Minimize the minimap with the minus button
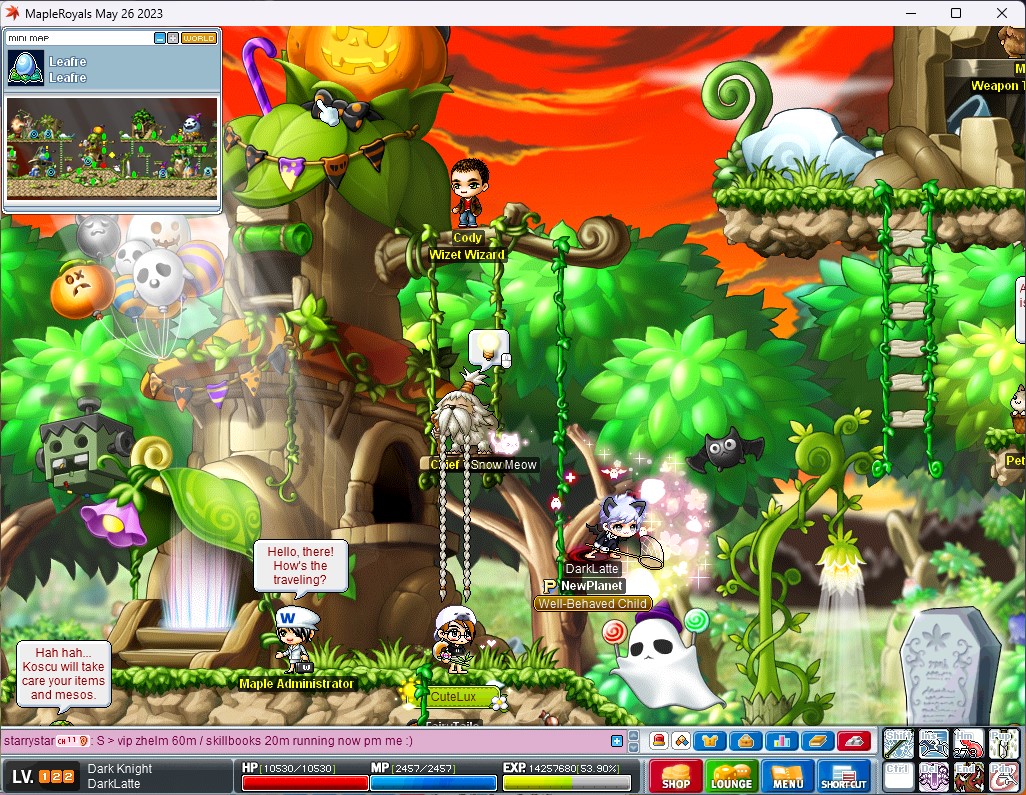The width and height of the screenshot is (1026, 795). click(x=160, y=38)
